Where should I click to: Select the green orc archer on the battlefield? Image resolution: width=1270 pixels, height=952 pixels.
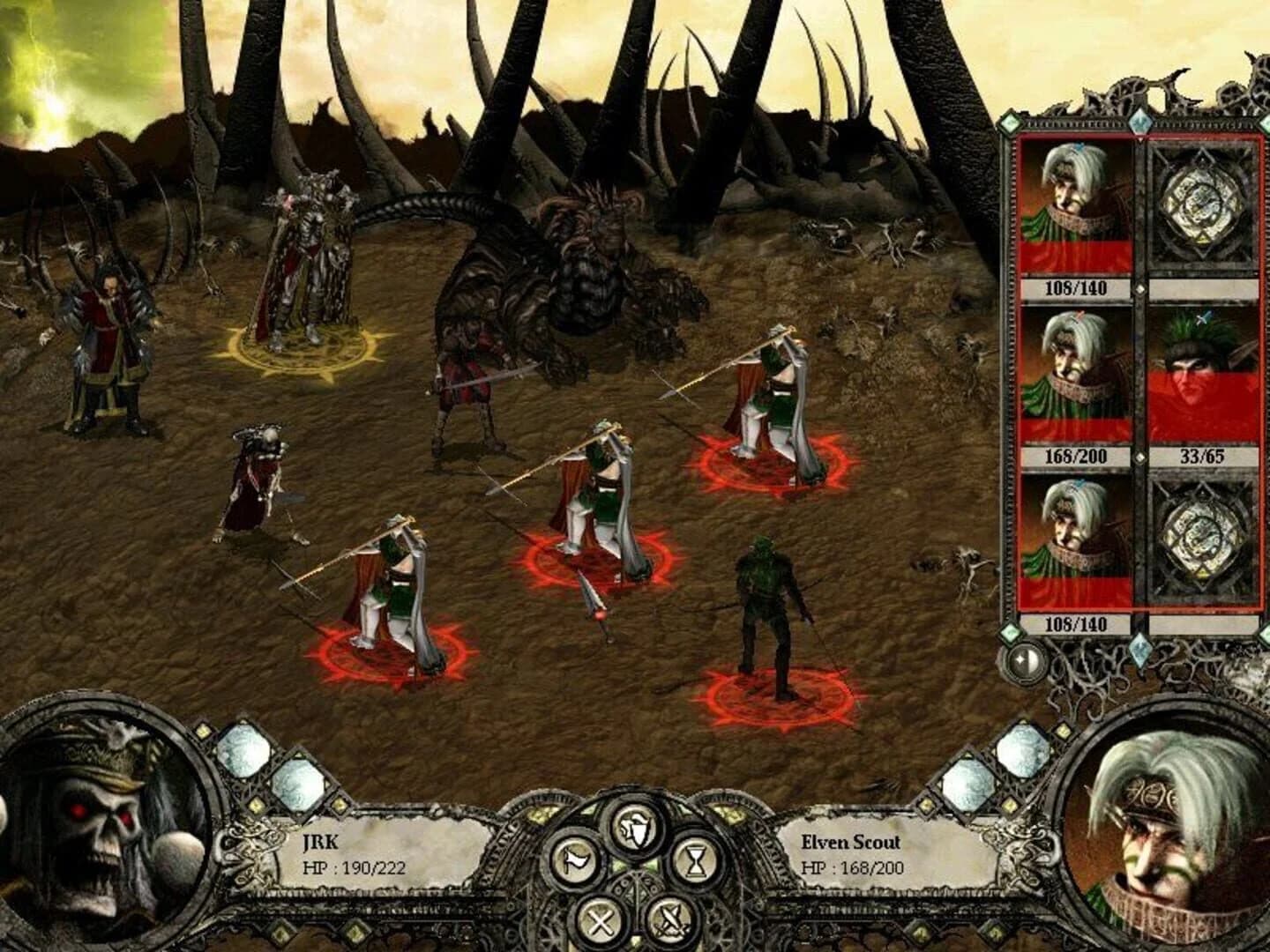pyautogui.click(x=766, y=608)
